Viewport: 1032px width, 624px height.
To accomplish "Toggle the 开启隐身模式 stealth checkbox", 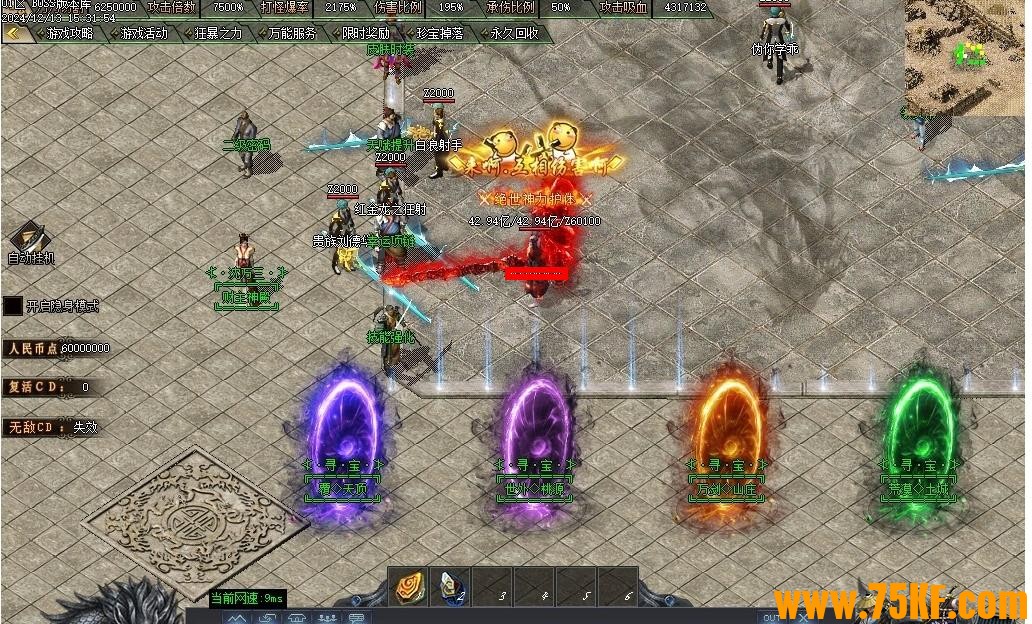I will tap(13, 306).
